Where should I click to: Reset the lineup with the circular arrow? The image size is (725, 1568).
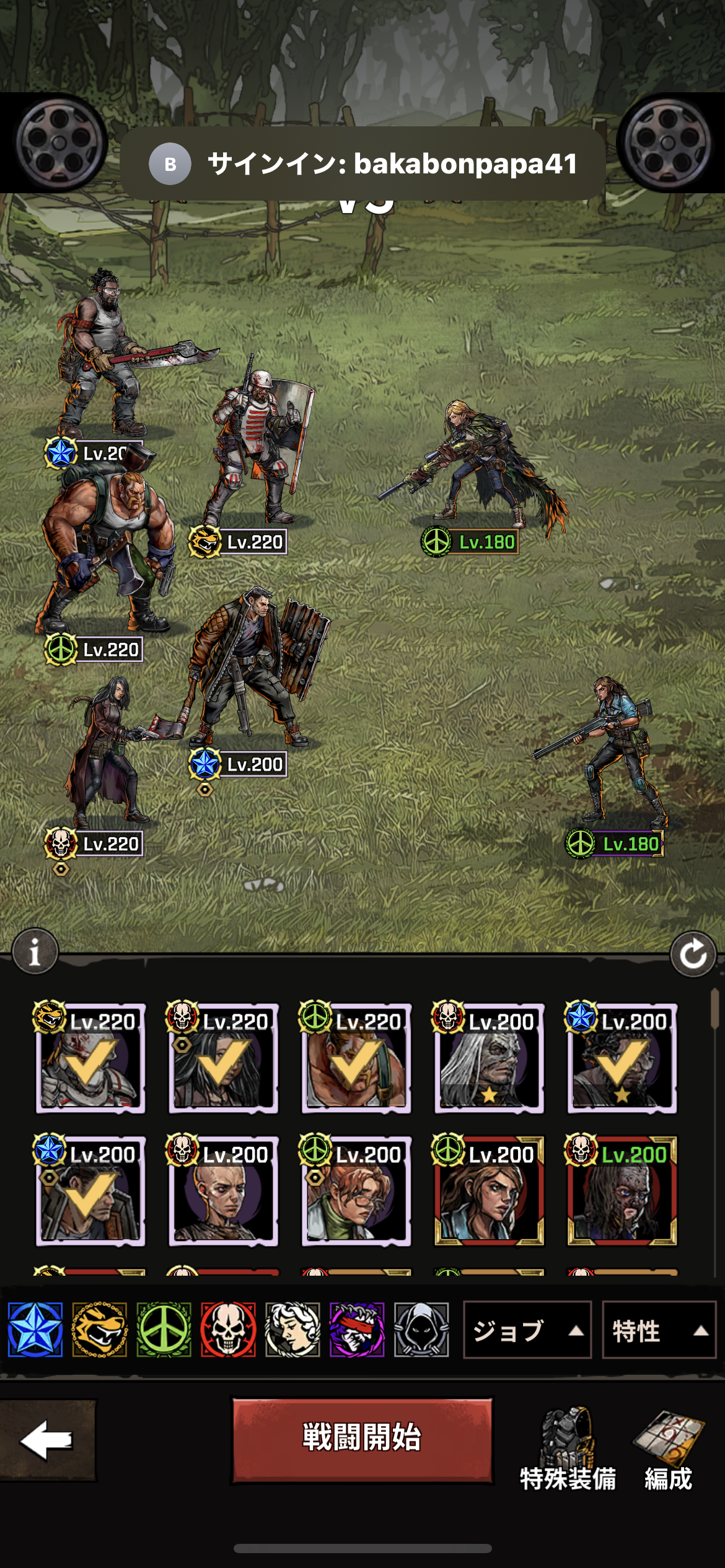click(x=693, y=954)
